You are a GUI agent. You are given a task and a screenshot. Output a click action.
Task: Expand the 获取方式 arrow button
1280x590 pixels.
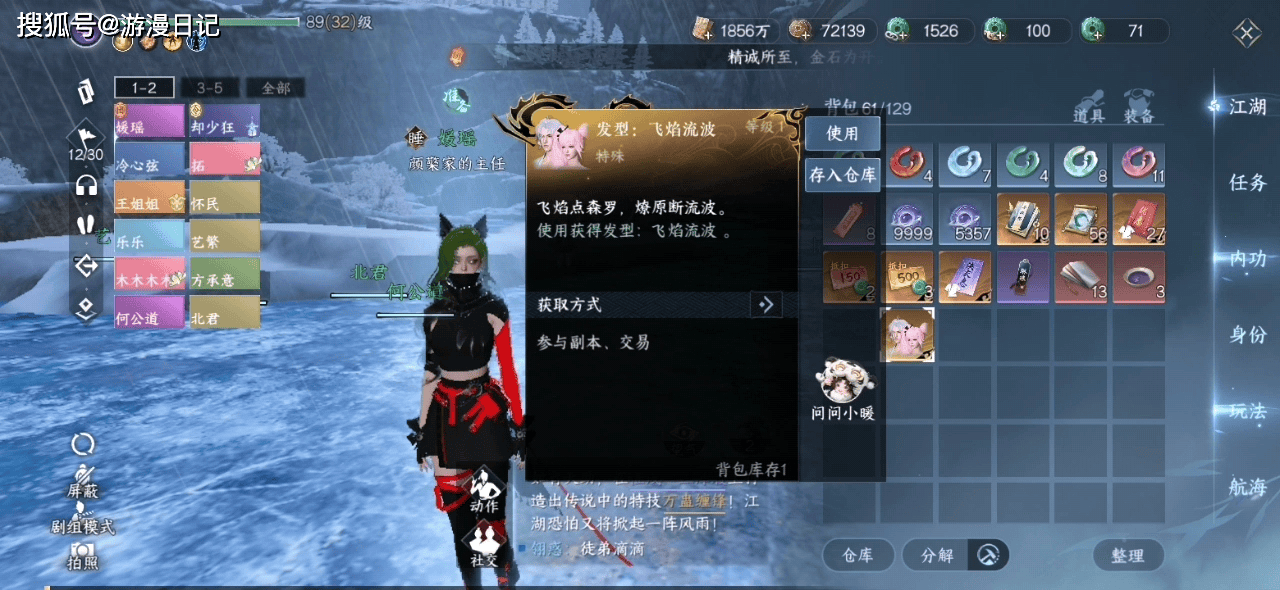pyautogui.click(x=766, y=304)
